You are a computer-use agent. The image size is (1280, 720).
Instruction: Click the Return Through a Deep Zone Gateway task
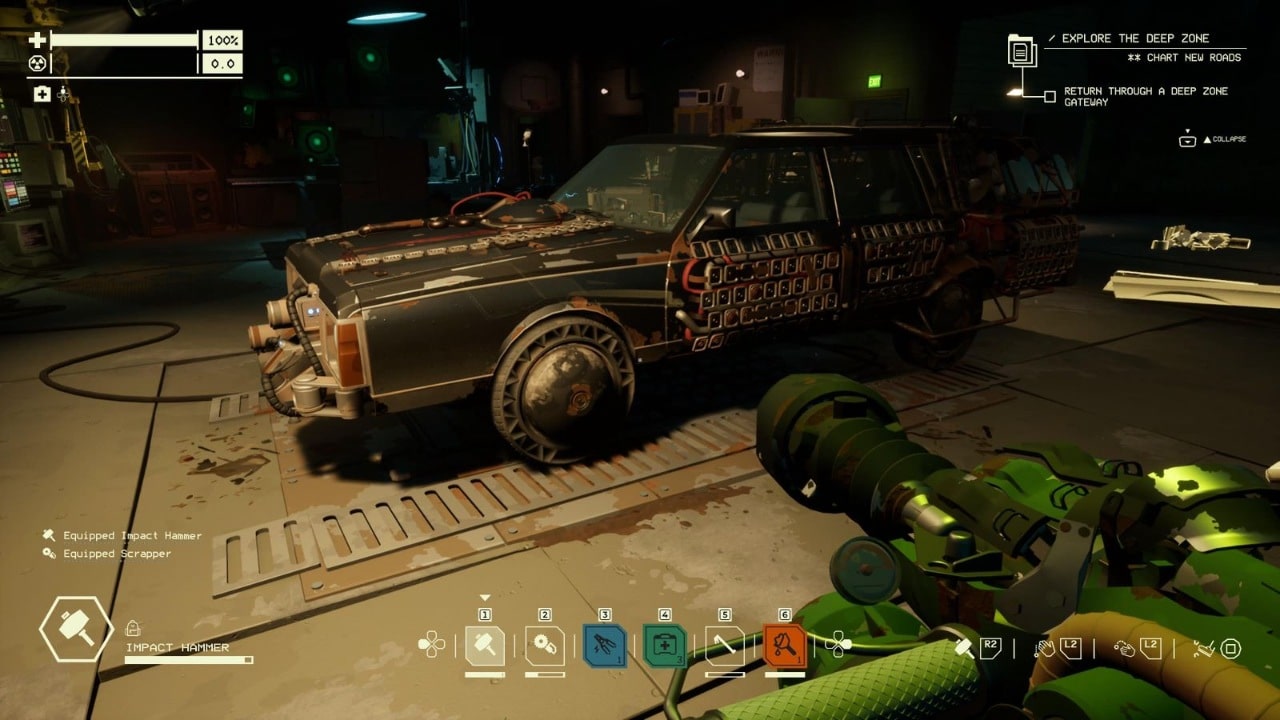(x=1145, y=96)
